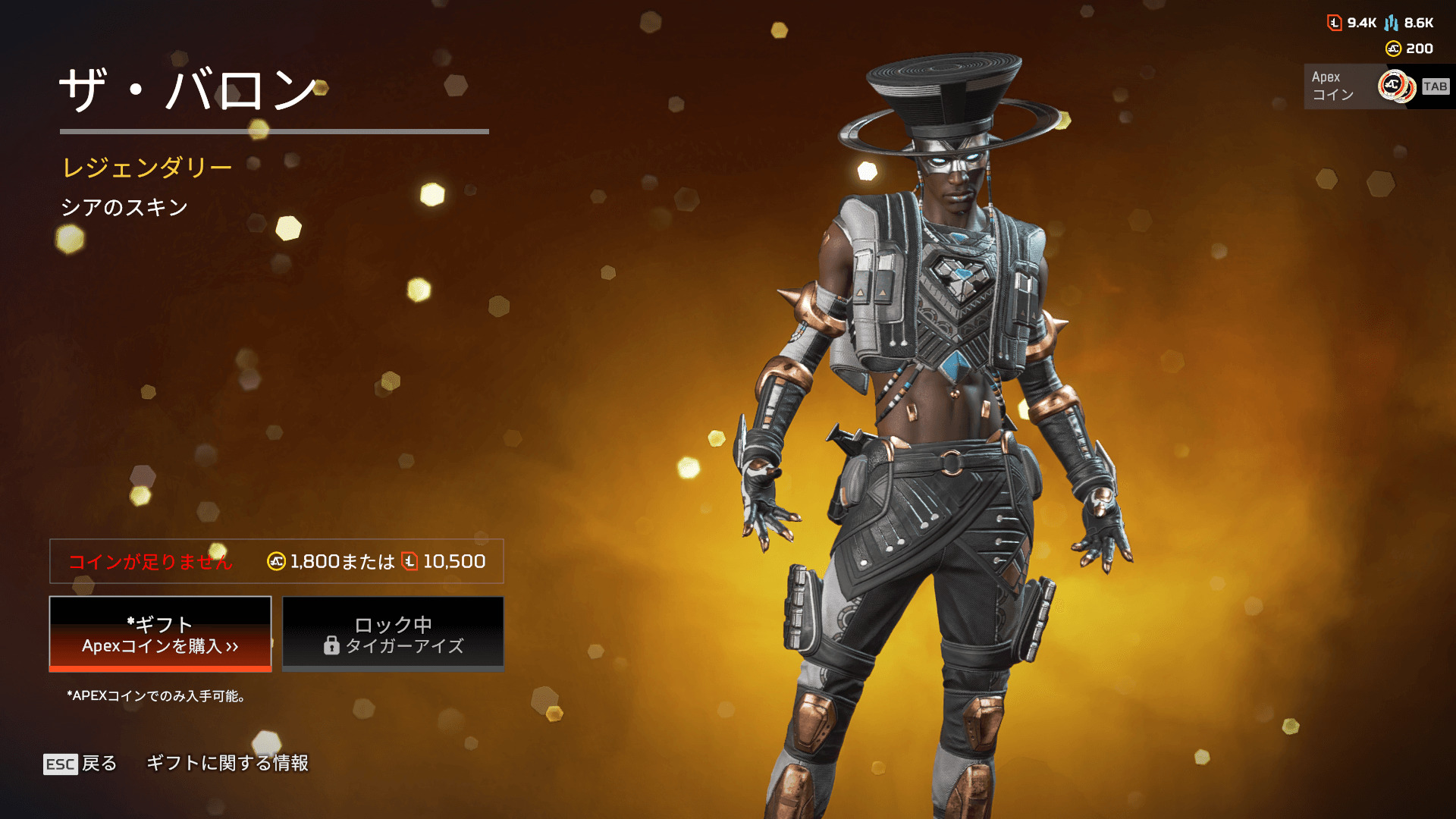Open the gifting information link
Image resolution: width=1456 pixels, height=819 pixels.
tap(227, 763)
